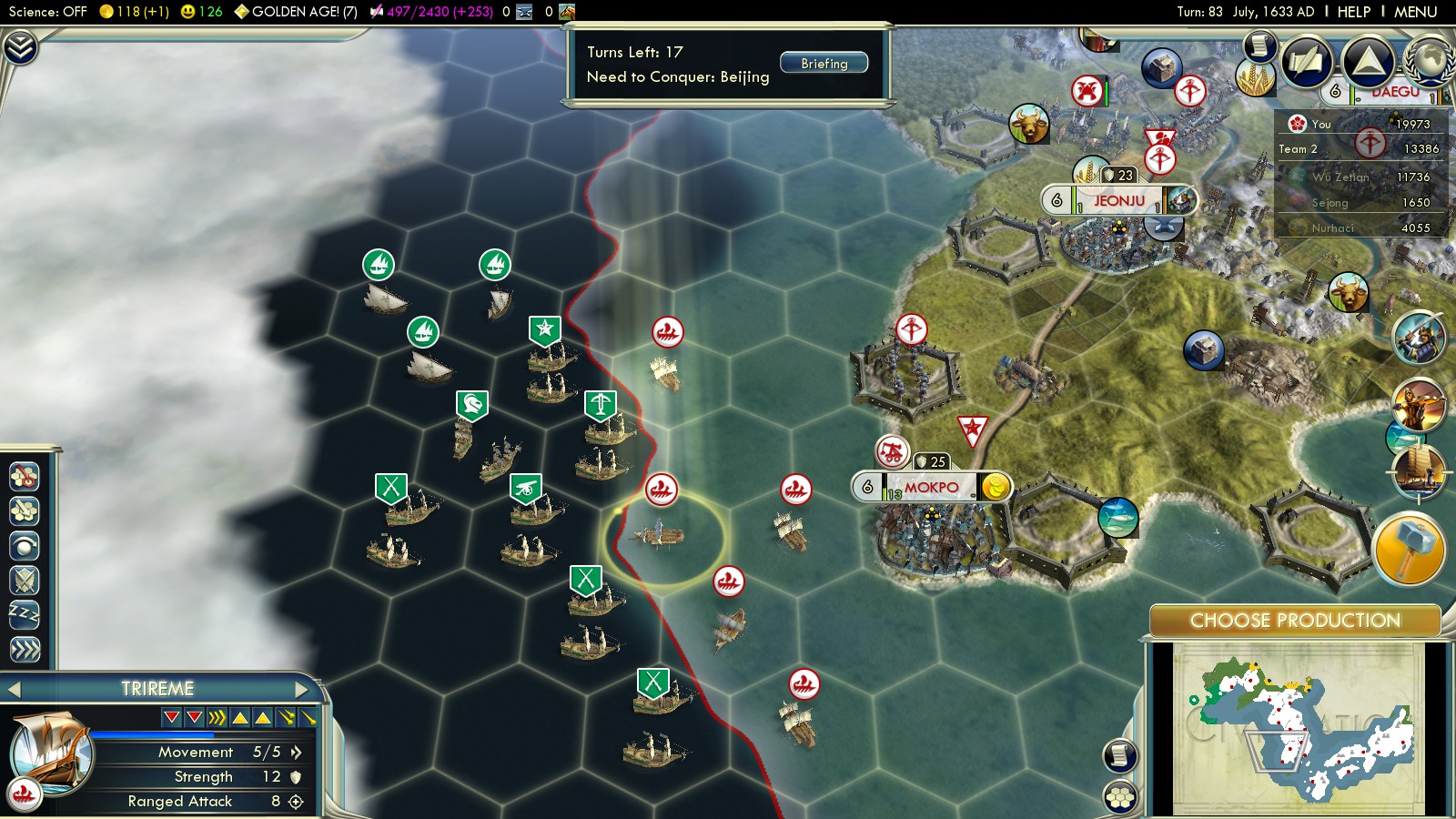This screenshot has width=1456, height=819.
Task: Choose the fortify/alert crossed swords action
Action: click(x=25, y=580)
